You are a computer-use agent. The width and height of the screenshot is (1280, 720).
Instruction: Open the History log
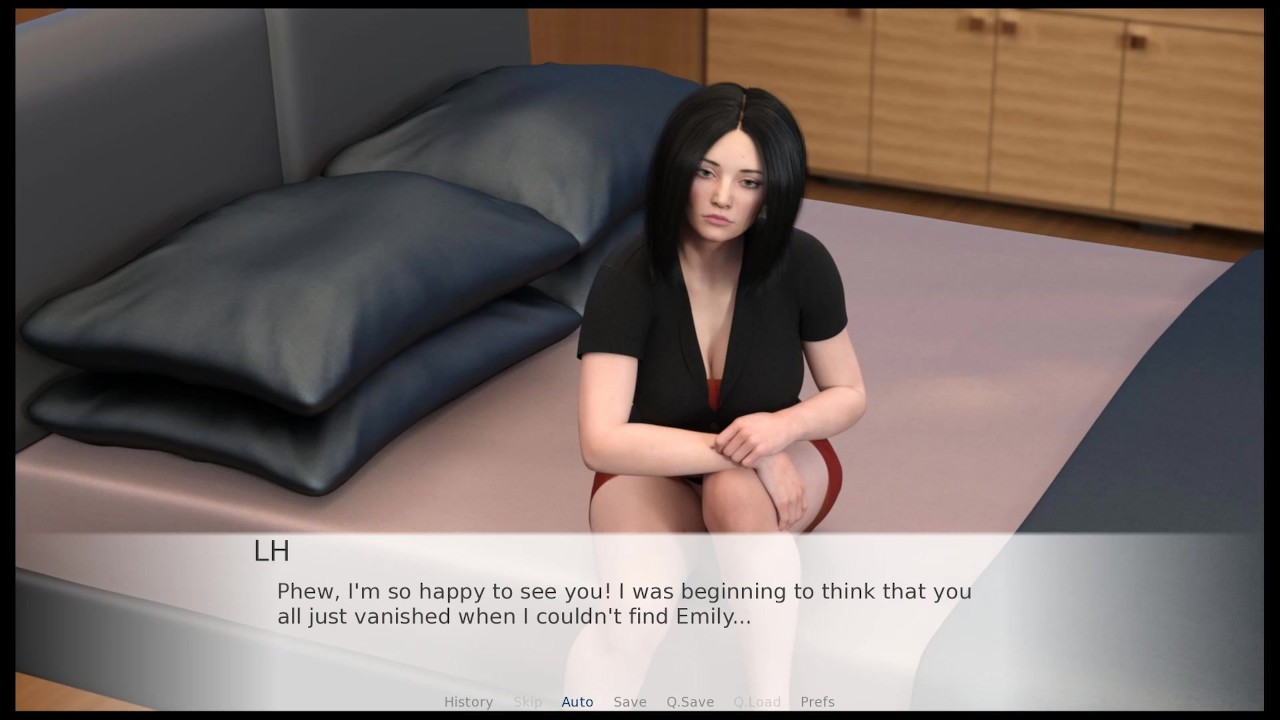(468, 702)
